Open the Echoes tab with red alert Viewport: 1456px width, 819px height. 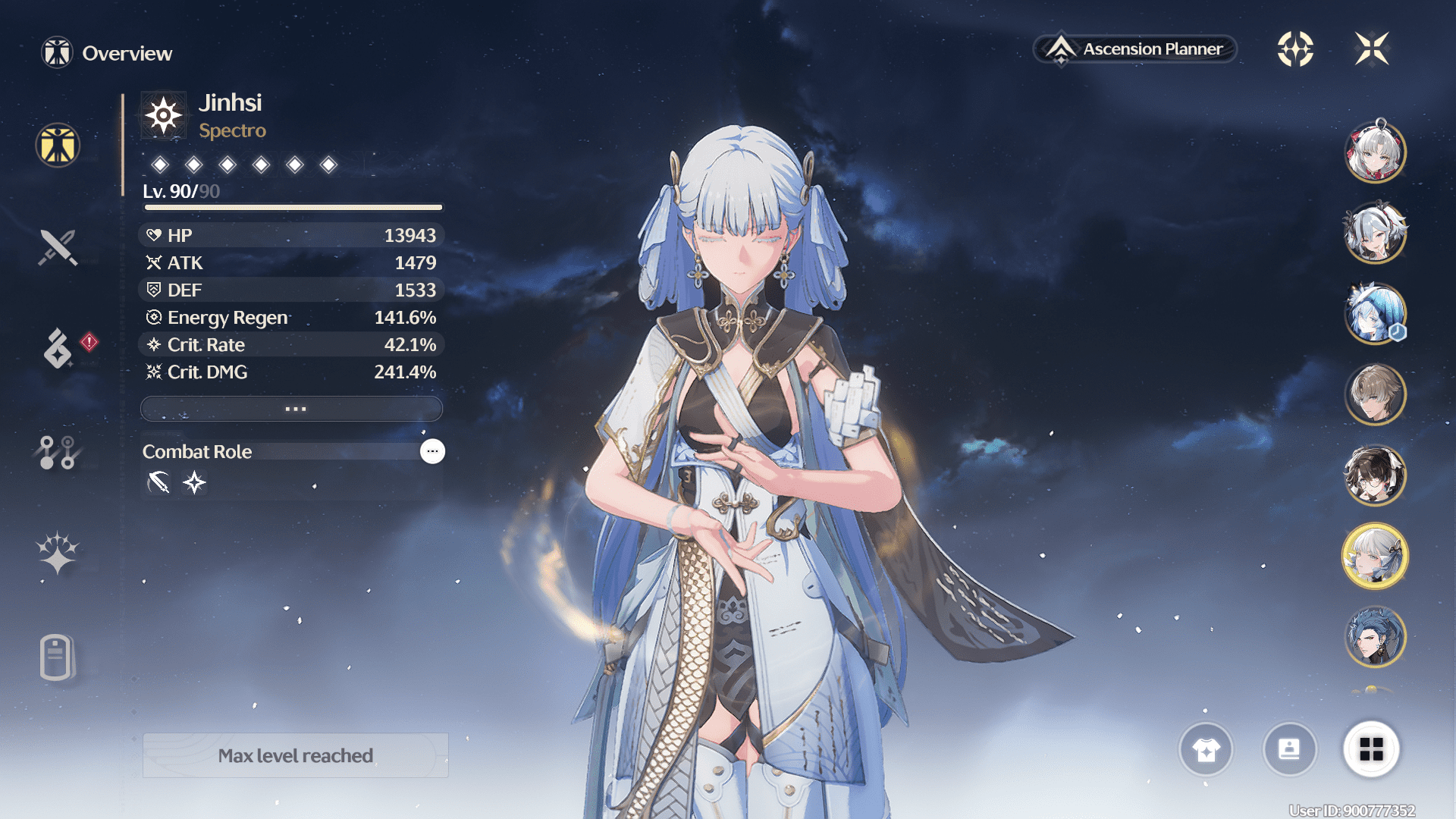click(58, 349)
